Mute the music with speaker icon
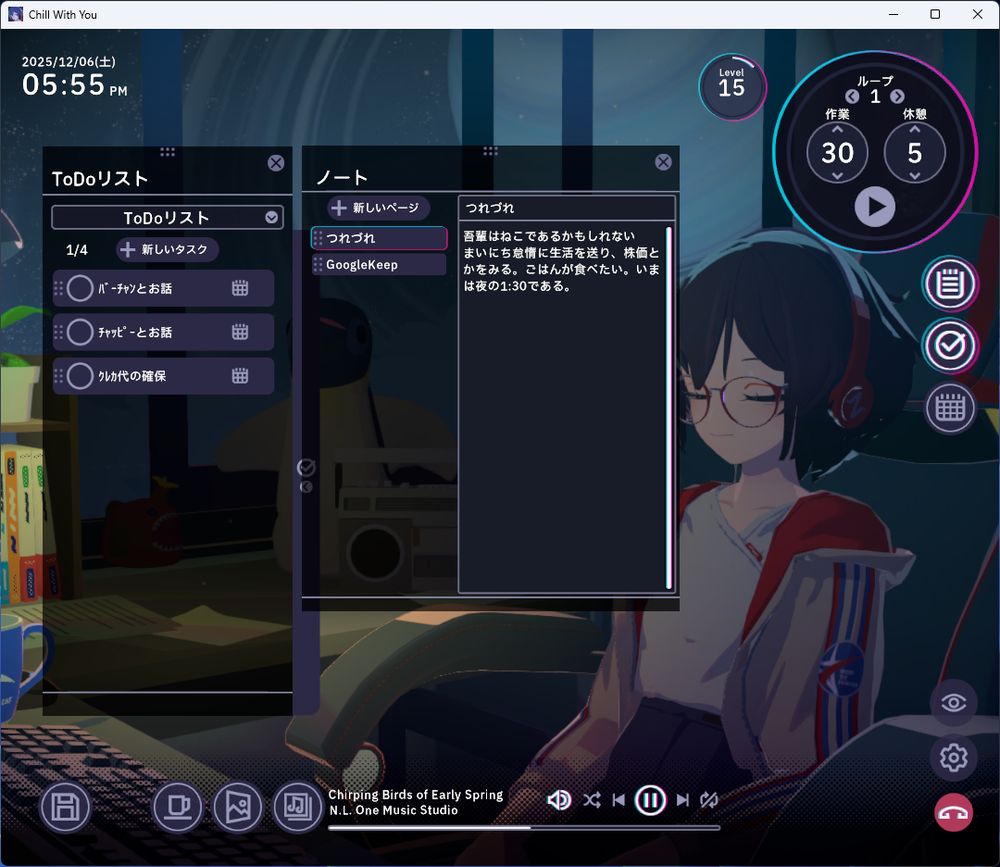Image resolution: width=1000 pixels, height=867 pixels. pos(559,800)
